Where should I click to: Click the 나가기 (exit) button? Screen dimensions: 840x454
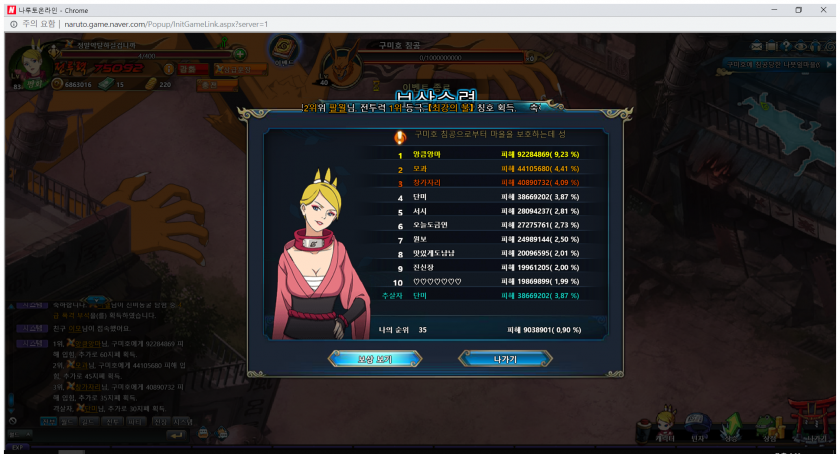point(505,358)
